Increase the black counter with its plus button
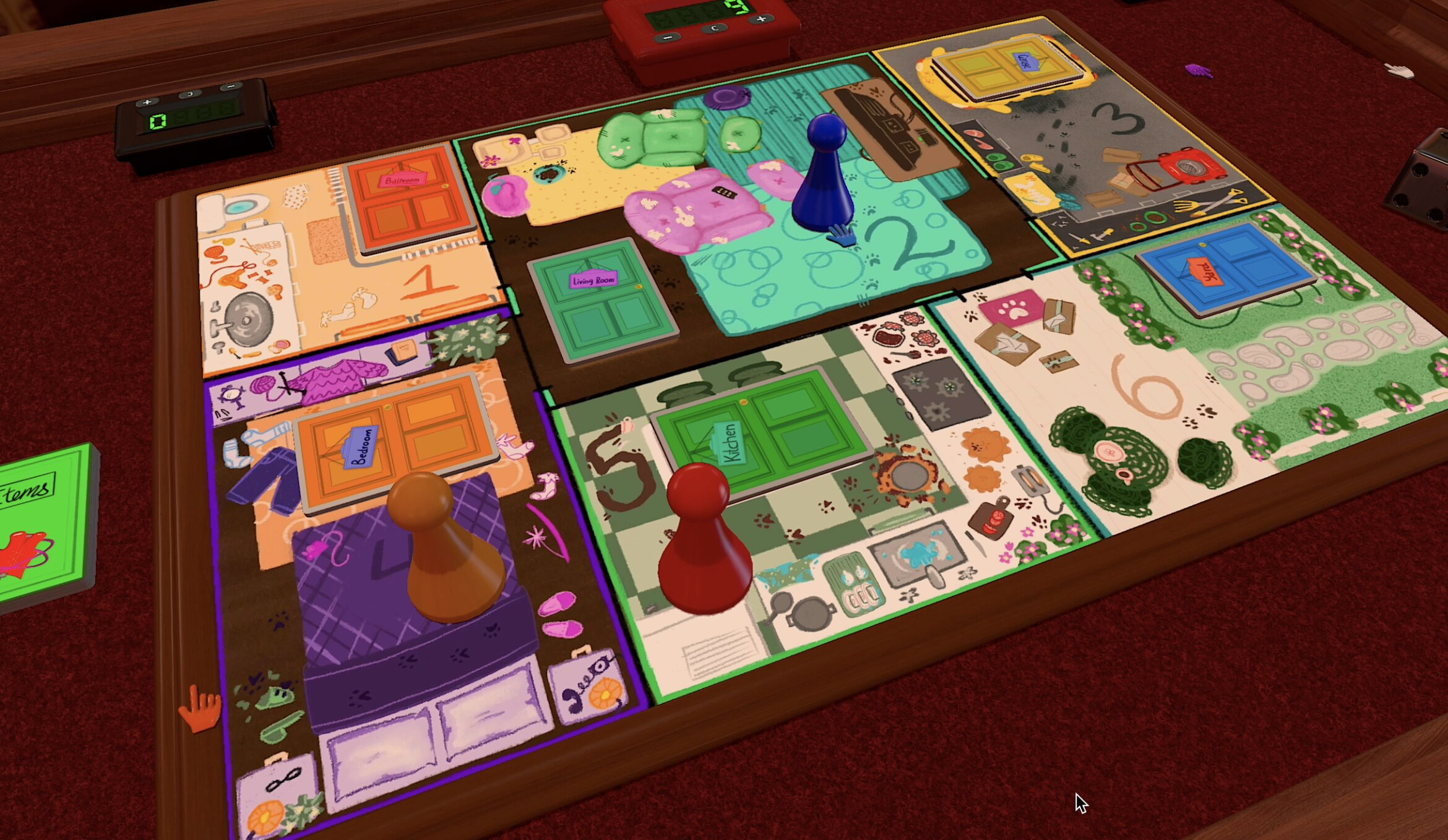This screenshot has height=840, width=1448. (x=147, y=102)
